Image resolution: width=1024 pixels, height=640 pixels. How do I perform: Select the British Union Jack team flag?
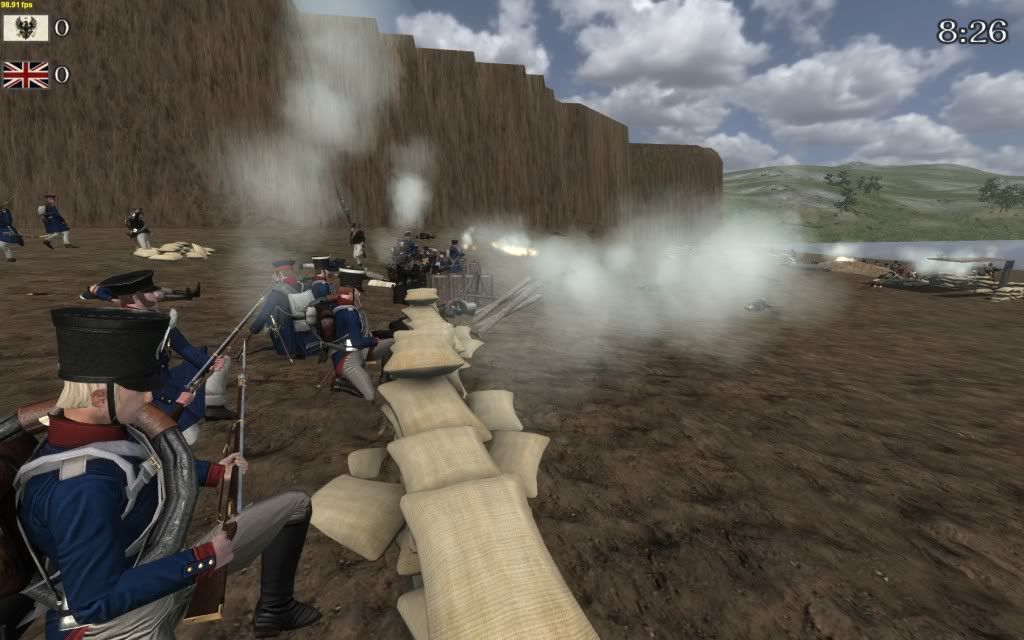25,75
